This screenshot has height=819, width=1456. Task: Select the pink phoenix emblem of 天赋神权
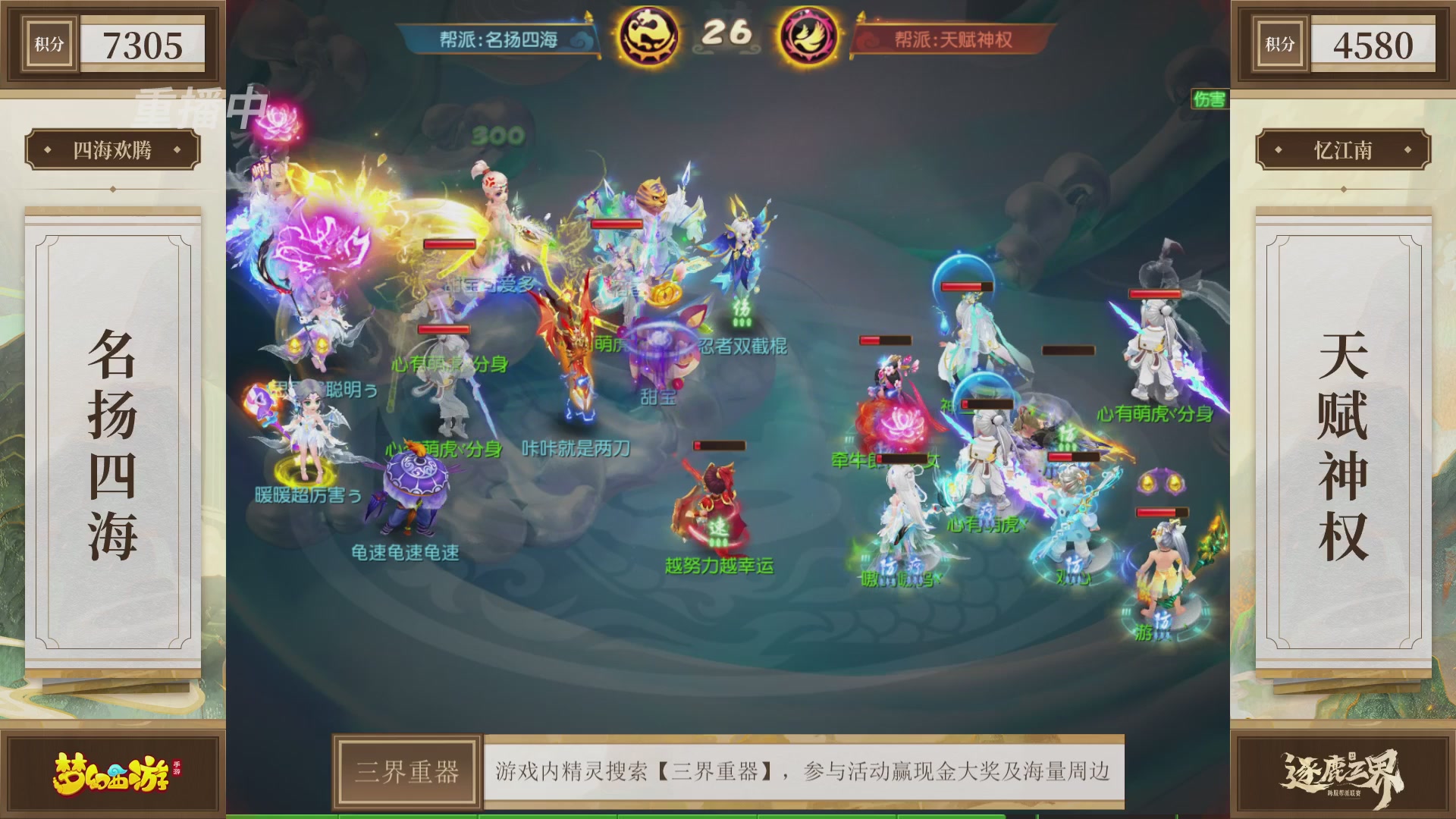(808, 33)
